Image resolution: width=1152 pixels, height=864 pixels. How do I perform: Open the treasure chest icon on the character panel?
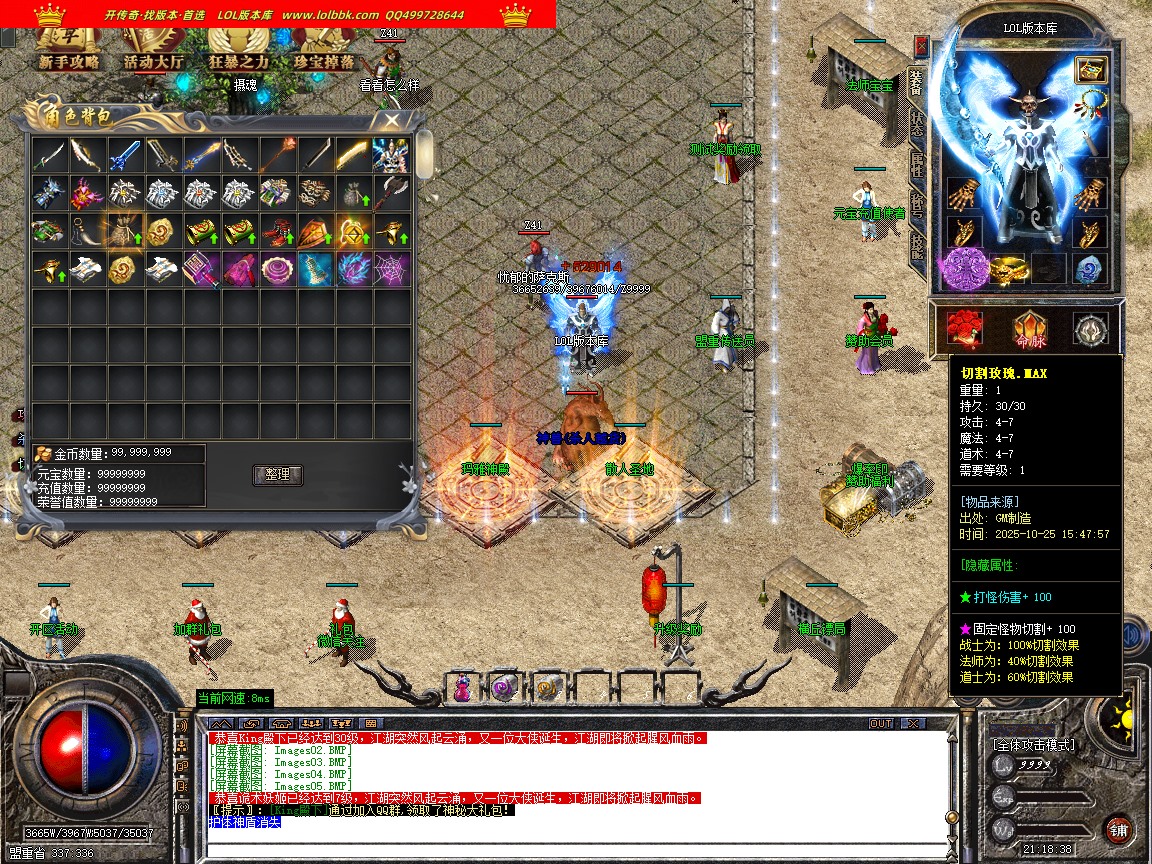tap(1089, 69)
